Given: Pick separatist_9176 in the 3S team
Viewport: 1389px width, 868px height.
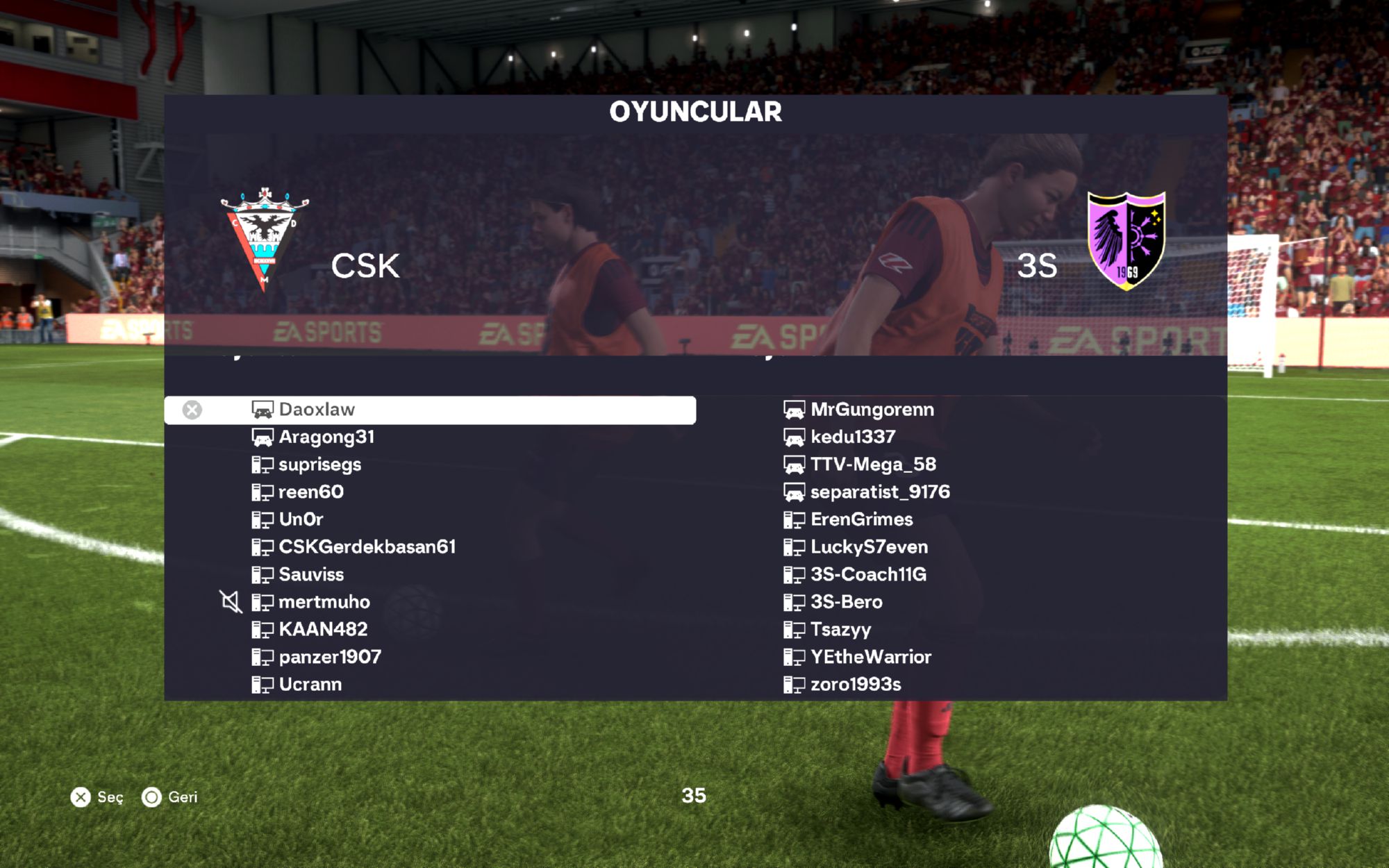Looking at the screenshot, I should 880,492.
